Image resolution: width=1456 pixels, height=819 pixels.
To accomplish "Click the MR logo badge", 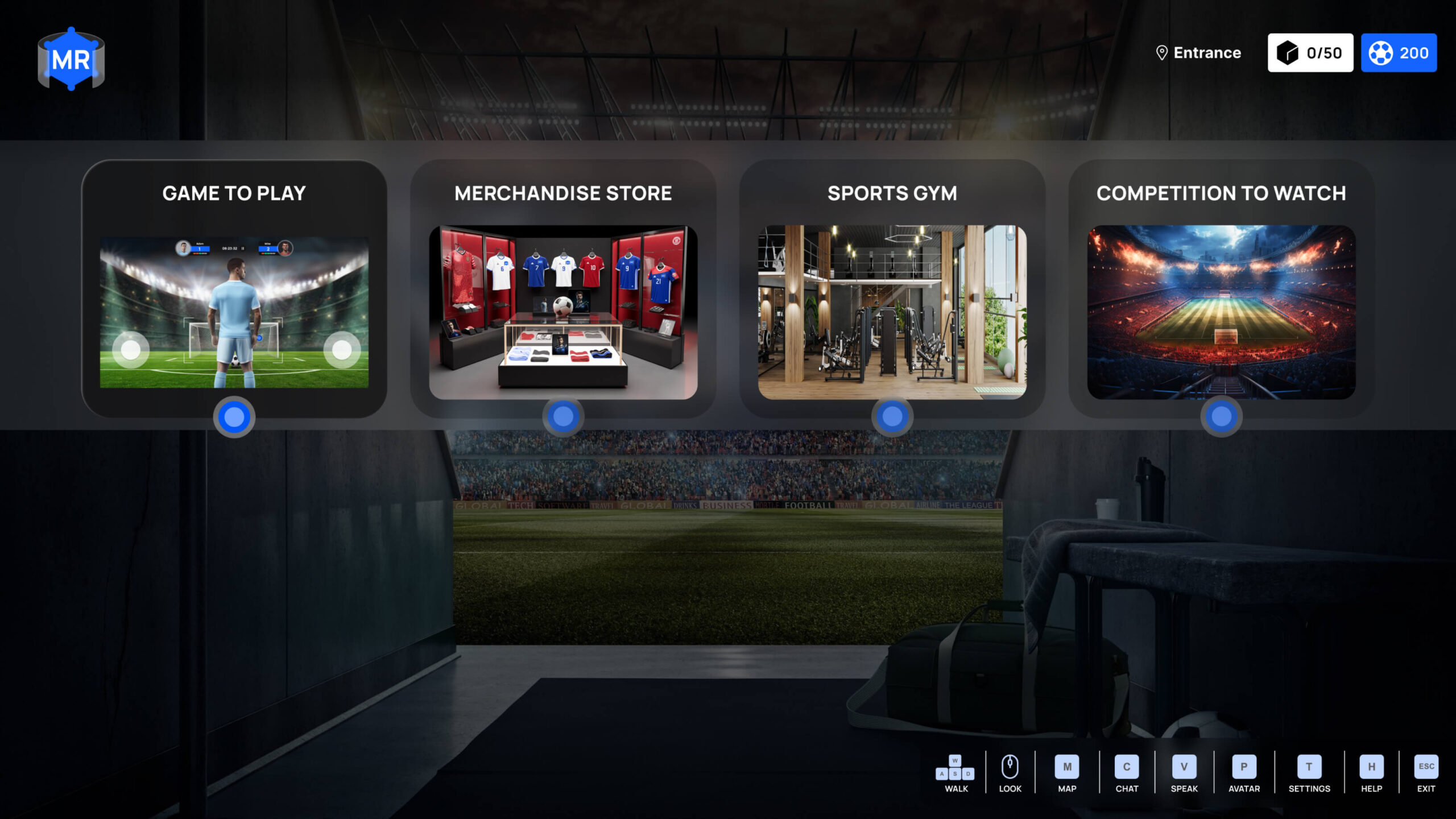I will tap(71, 59).
